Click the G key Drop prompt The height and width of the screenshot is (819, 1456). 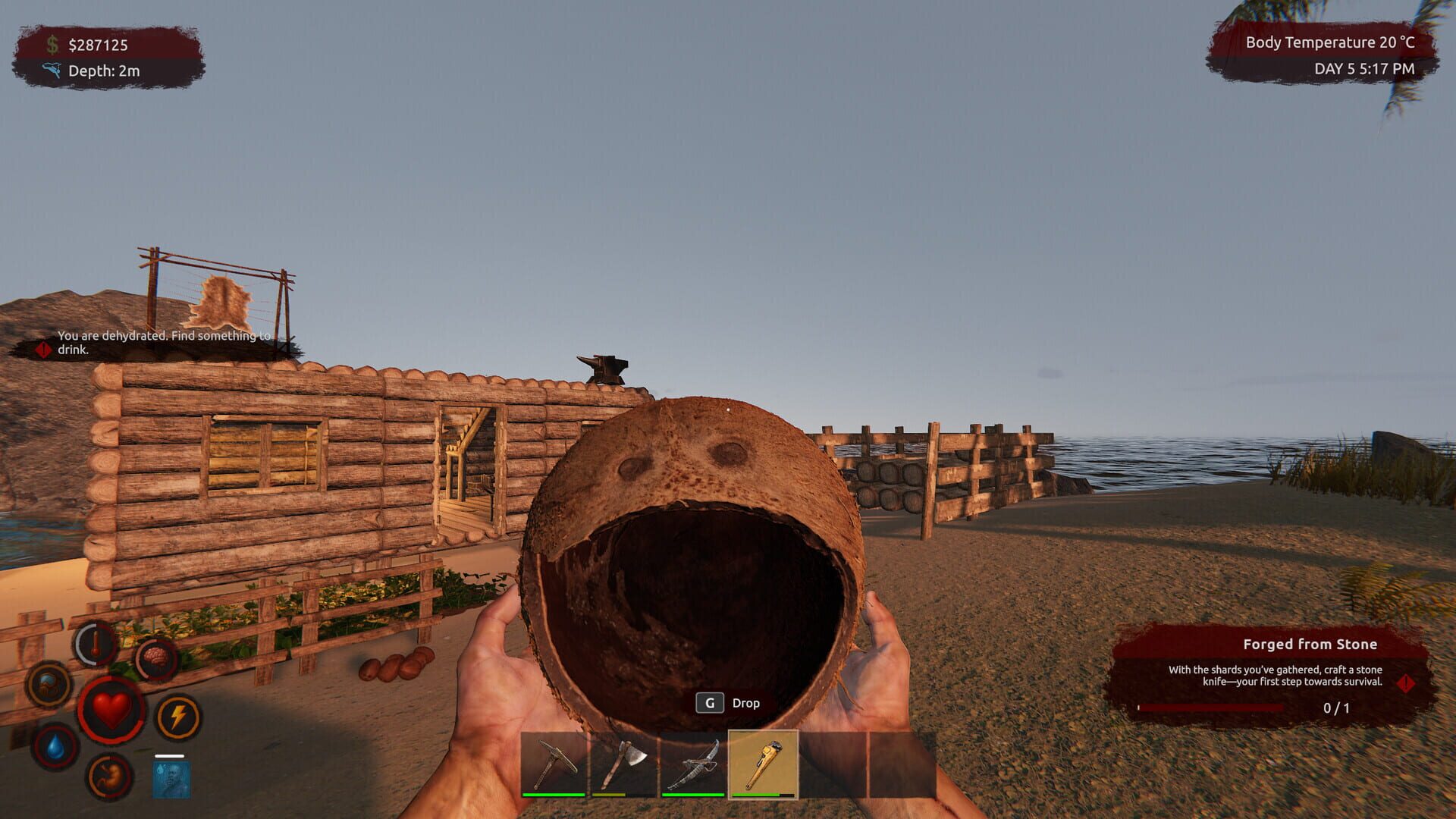(x=728, y=702)
